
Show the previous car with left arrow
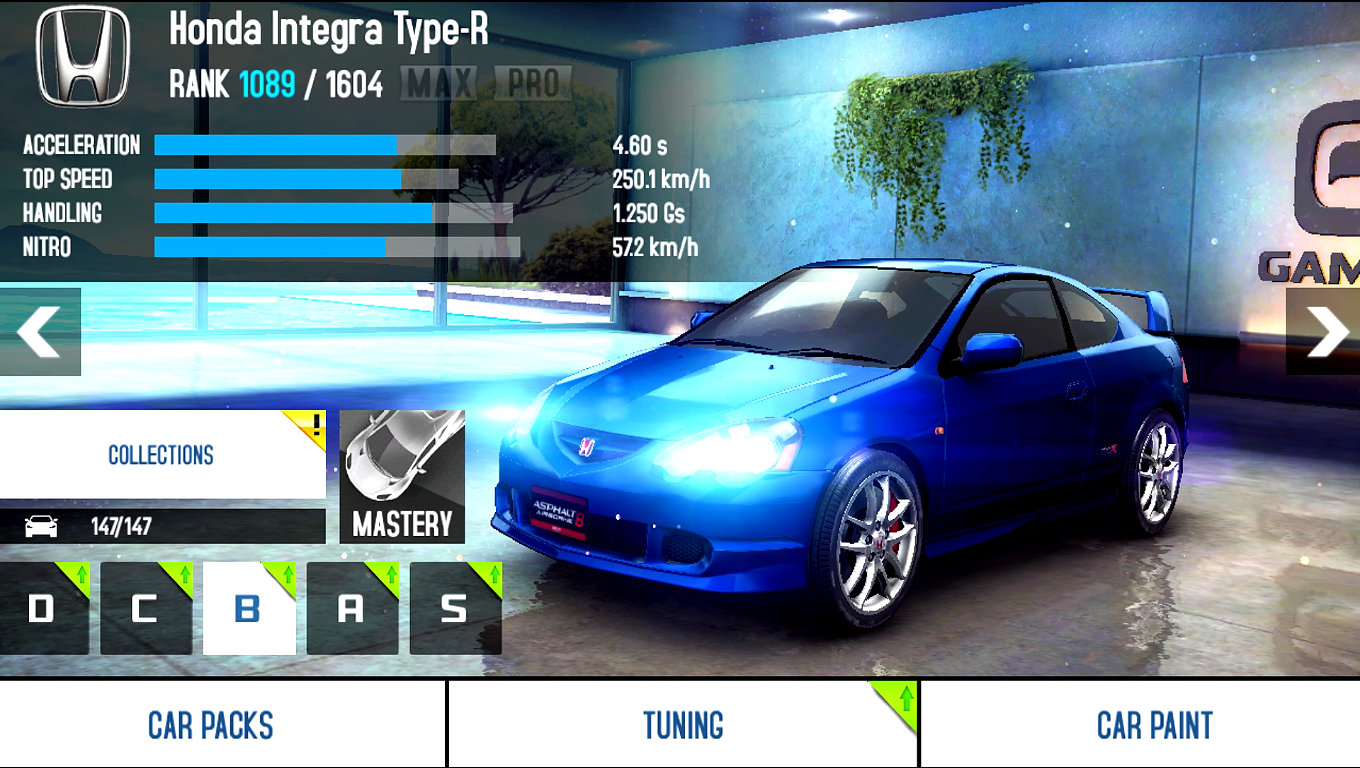coord(39,332)
